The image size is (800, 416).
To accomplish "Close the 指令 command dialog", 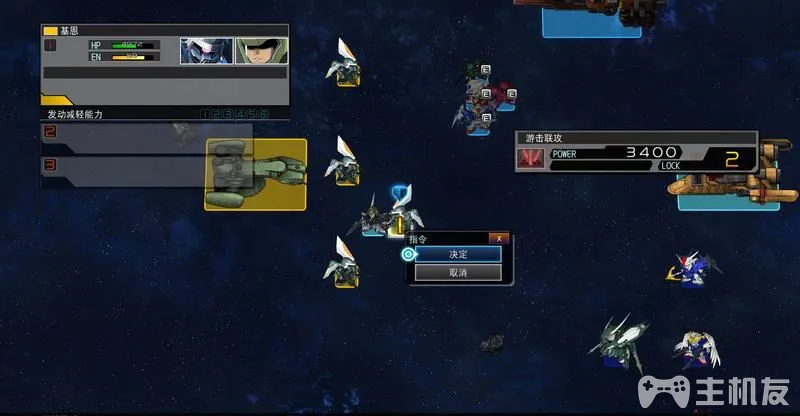I will click(499, 238).
